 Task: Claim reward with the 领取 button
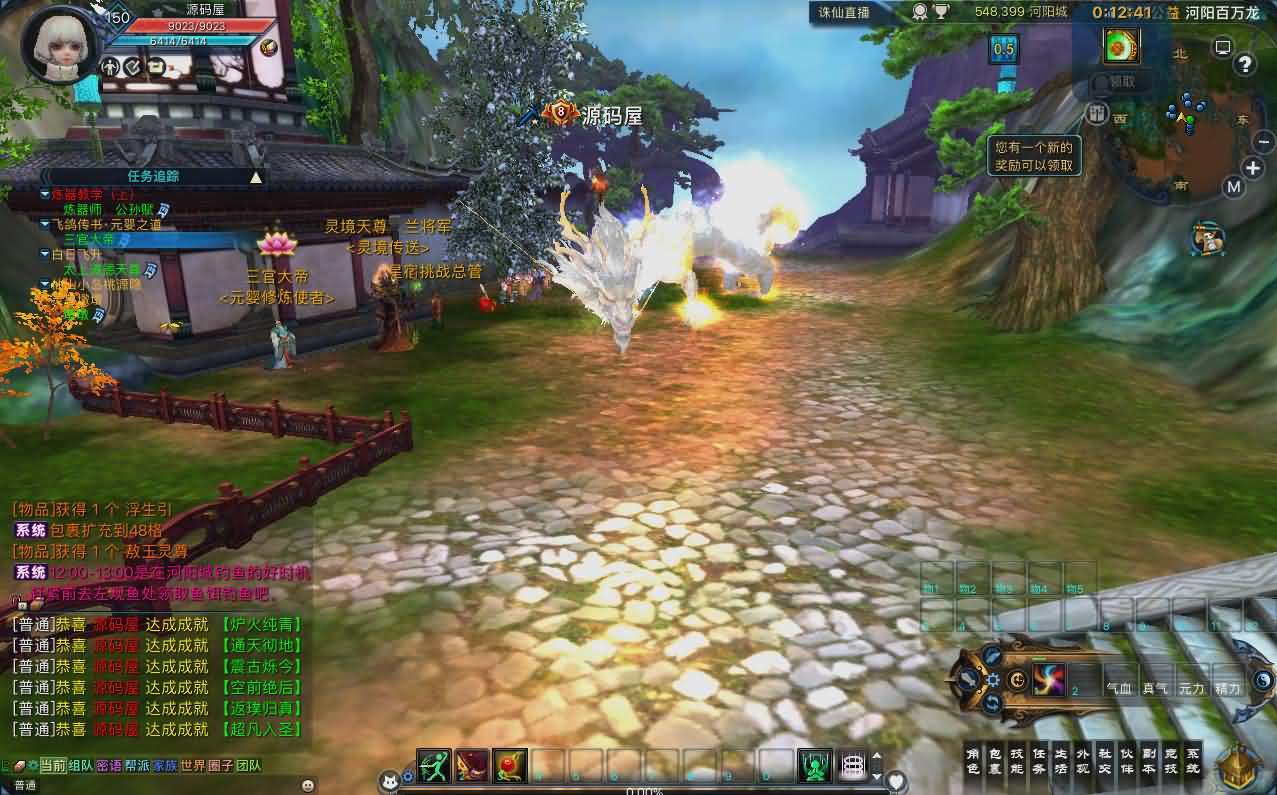(x=1122, y=83)
